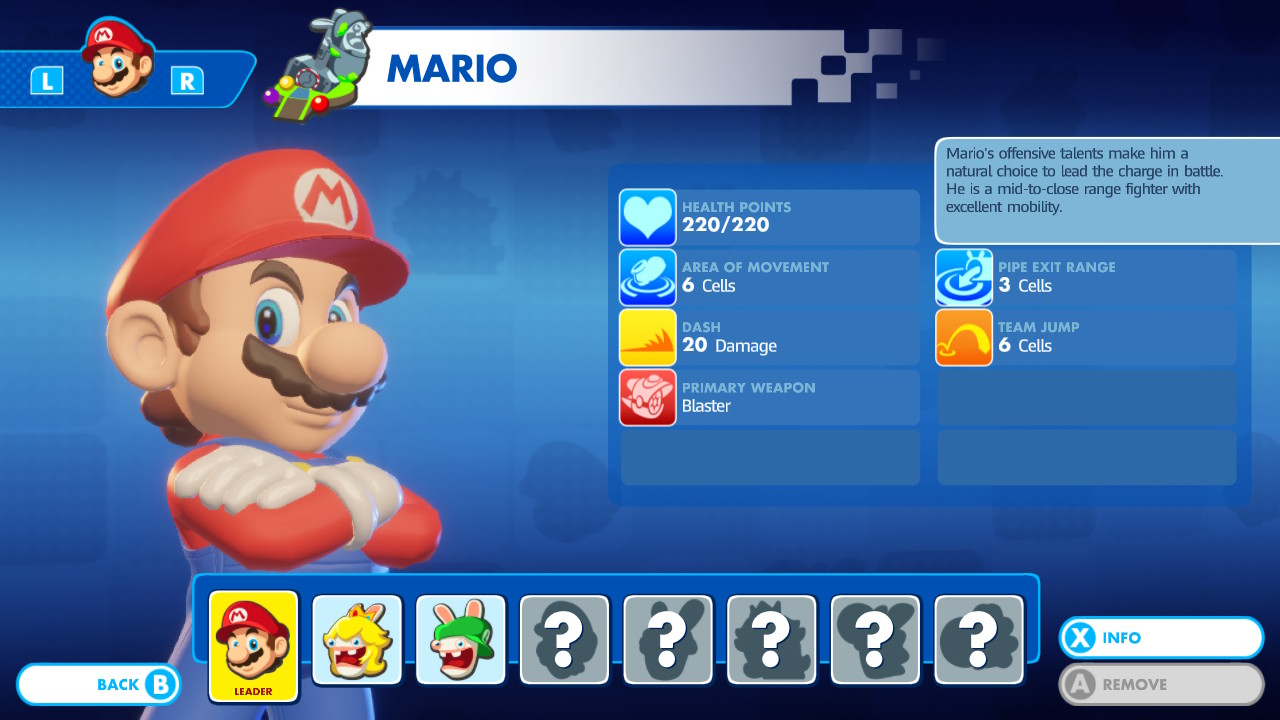The height and width of the screenshot is (720, 1280).
Task: Switch to Rabbid Peach in the roster
Action: tap(357, 638)
